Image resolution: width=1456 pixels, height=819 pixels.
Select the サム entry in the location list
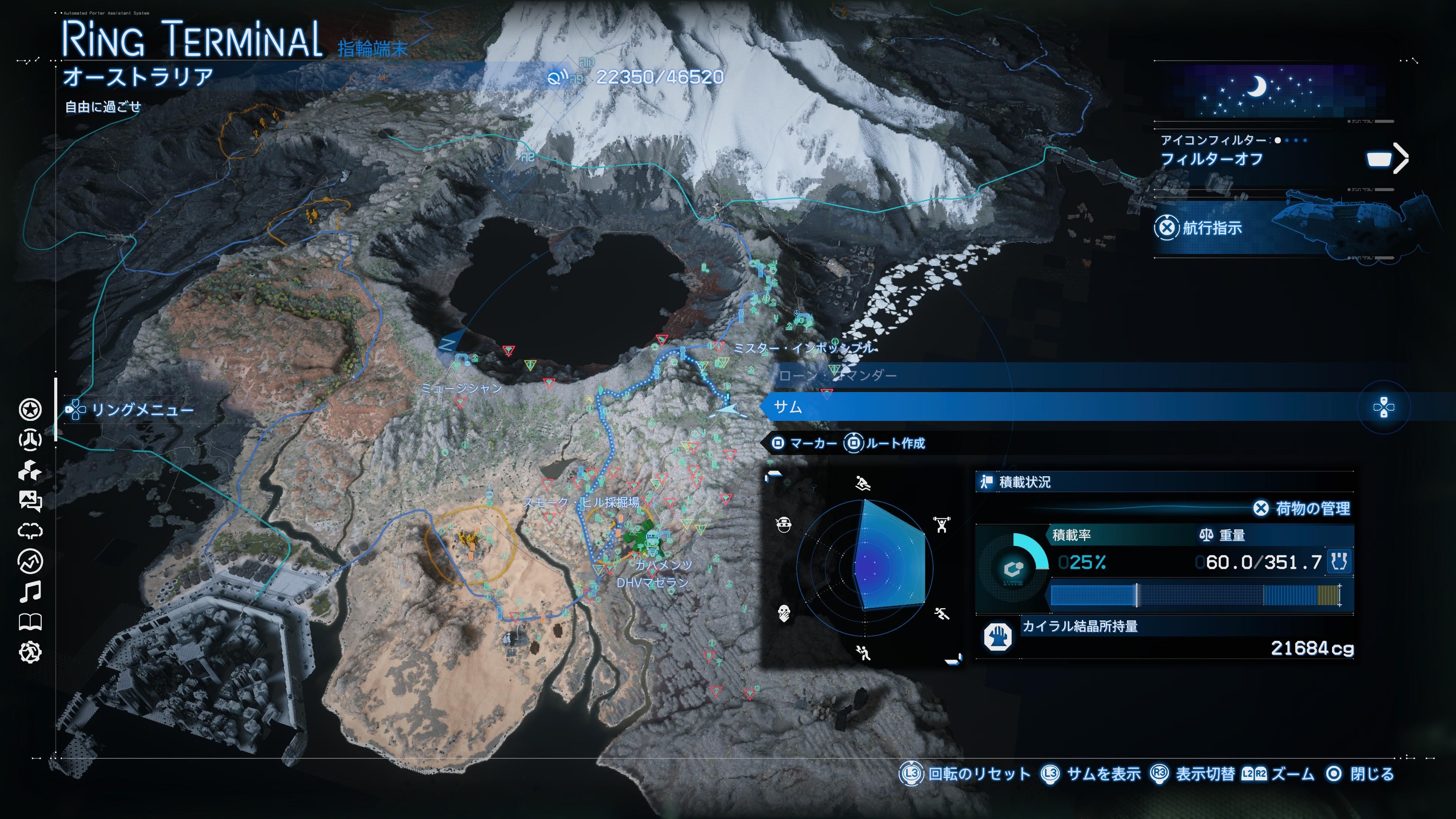[788, 407]
